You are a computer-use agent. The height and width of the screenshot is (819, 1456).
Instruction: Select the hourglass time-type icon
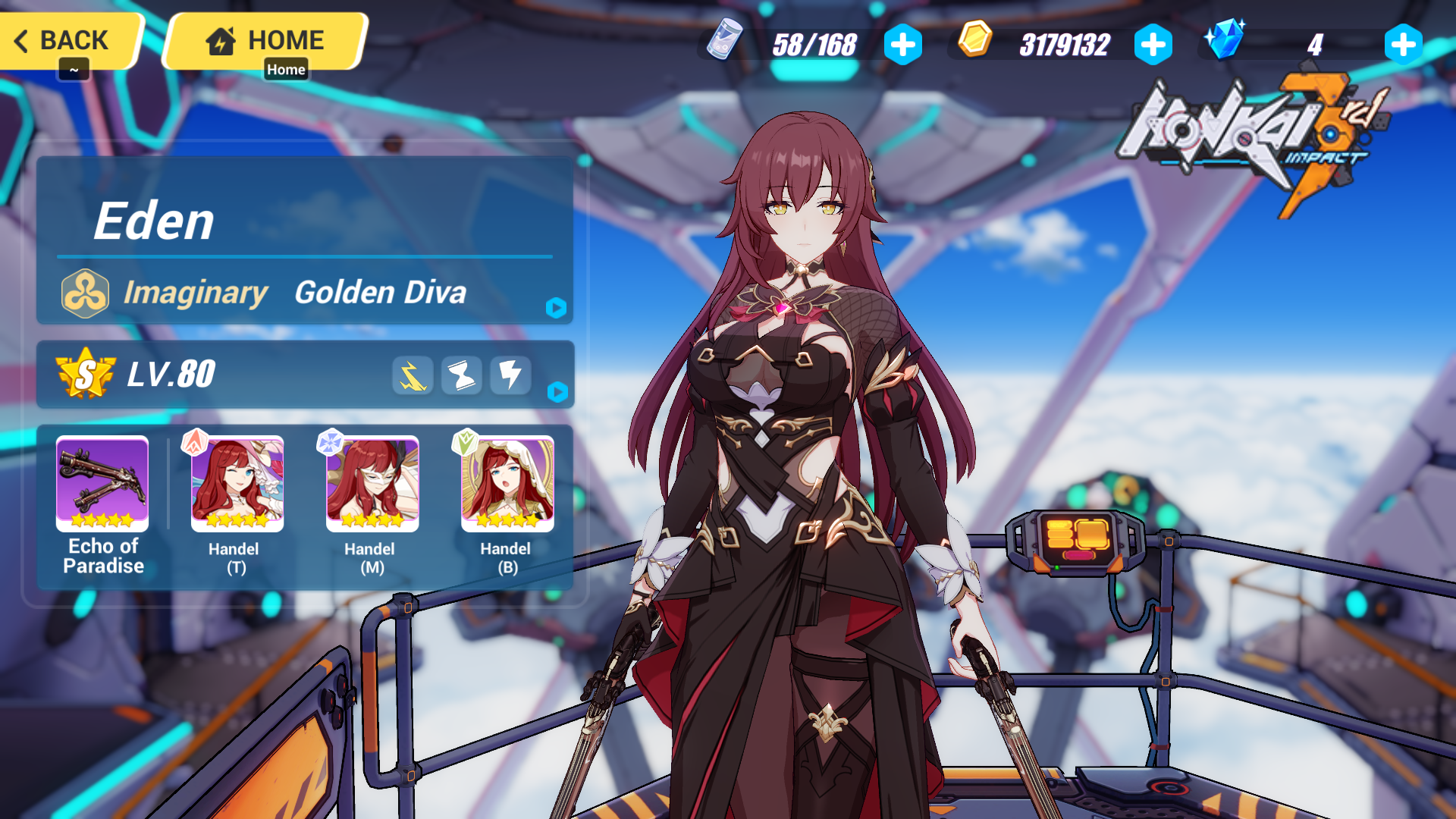click(461, 375)
